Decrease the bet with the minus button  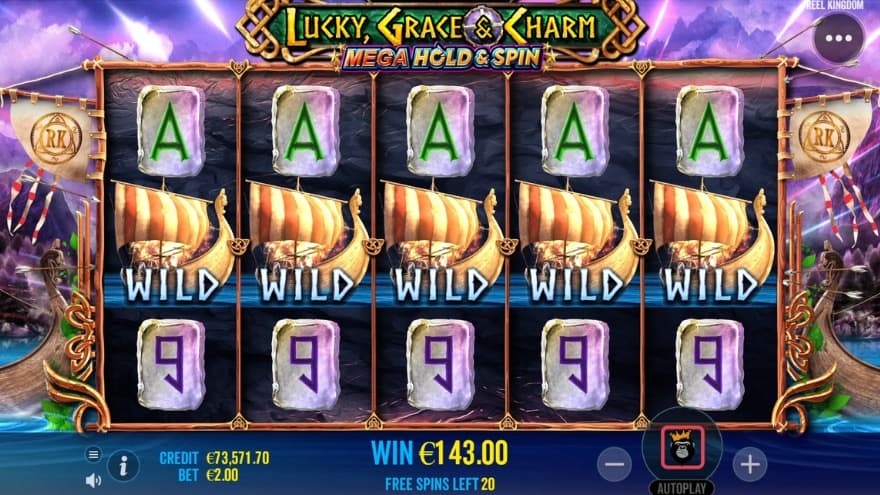tap(614, 463)
